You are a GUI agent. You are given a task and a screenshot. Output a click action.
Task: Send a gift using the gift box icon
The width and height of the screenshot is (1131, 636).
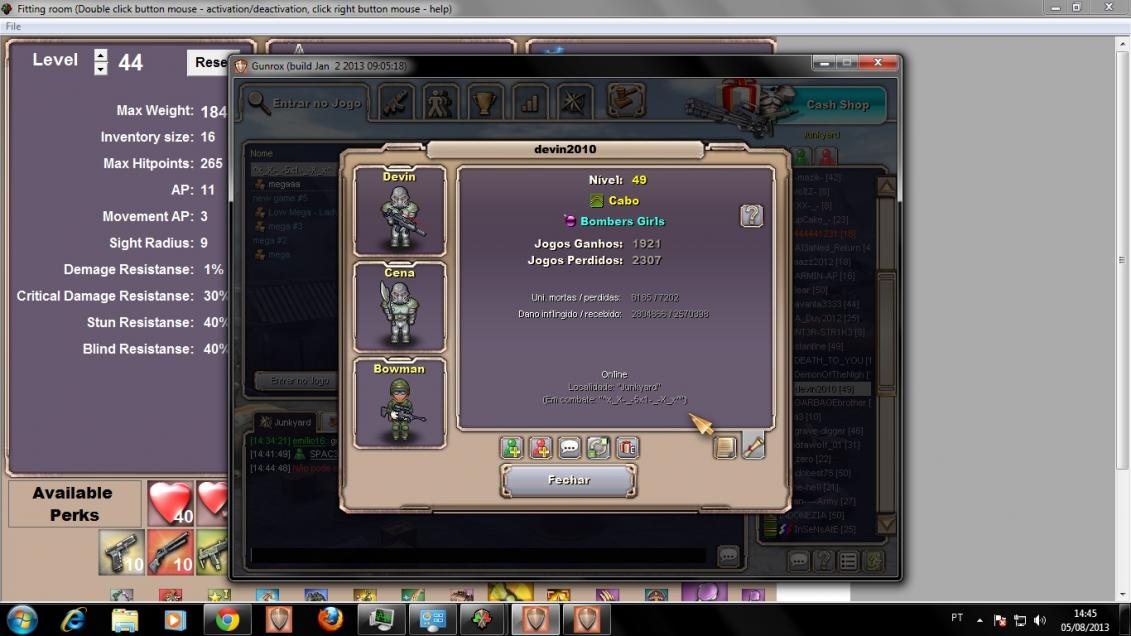[x=627, y=448]
